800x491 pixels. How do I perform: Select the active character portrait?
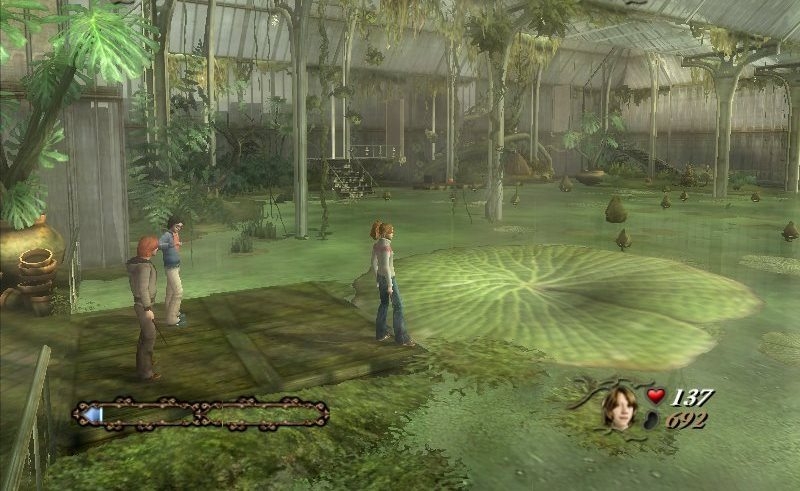click(x=619, y=406)
